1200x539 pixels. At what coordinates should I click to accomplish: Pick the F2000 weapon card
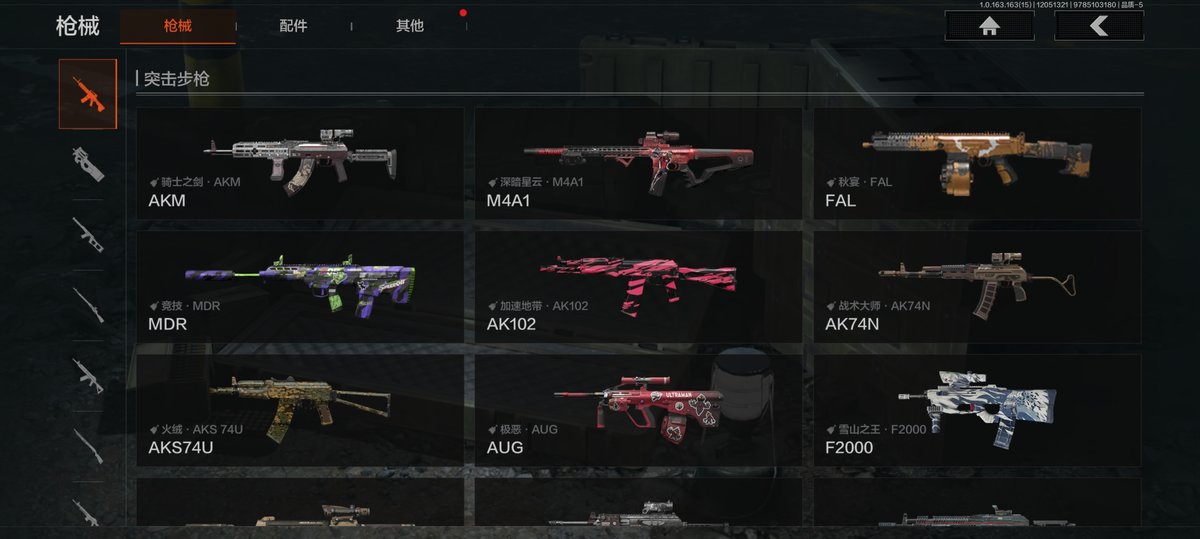click(976, 411)
